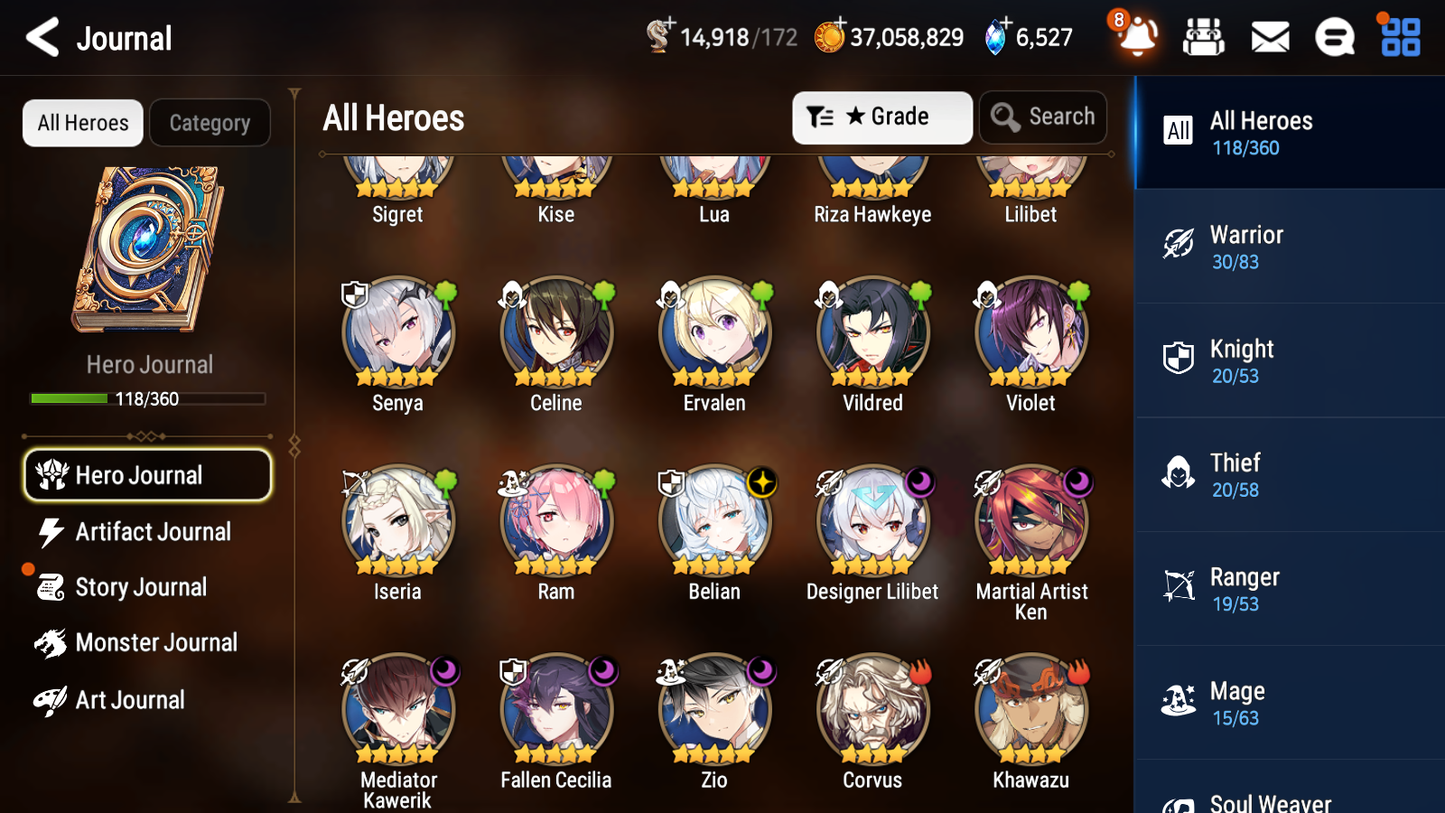Select the Knight class icon
Viewport: 1445px width, 813px height.
[x=1179, y=358]
